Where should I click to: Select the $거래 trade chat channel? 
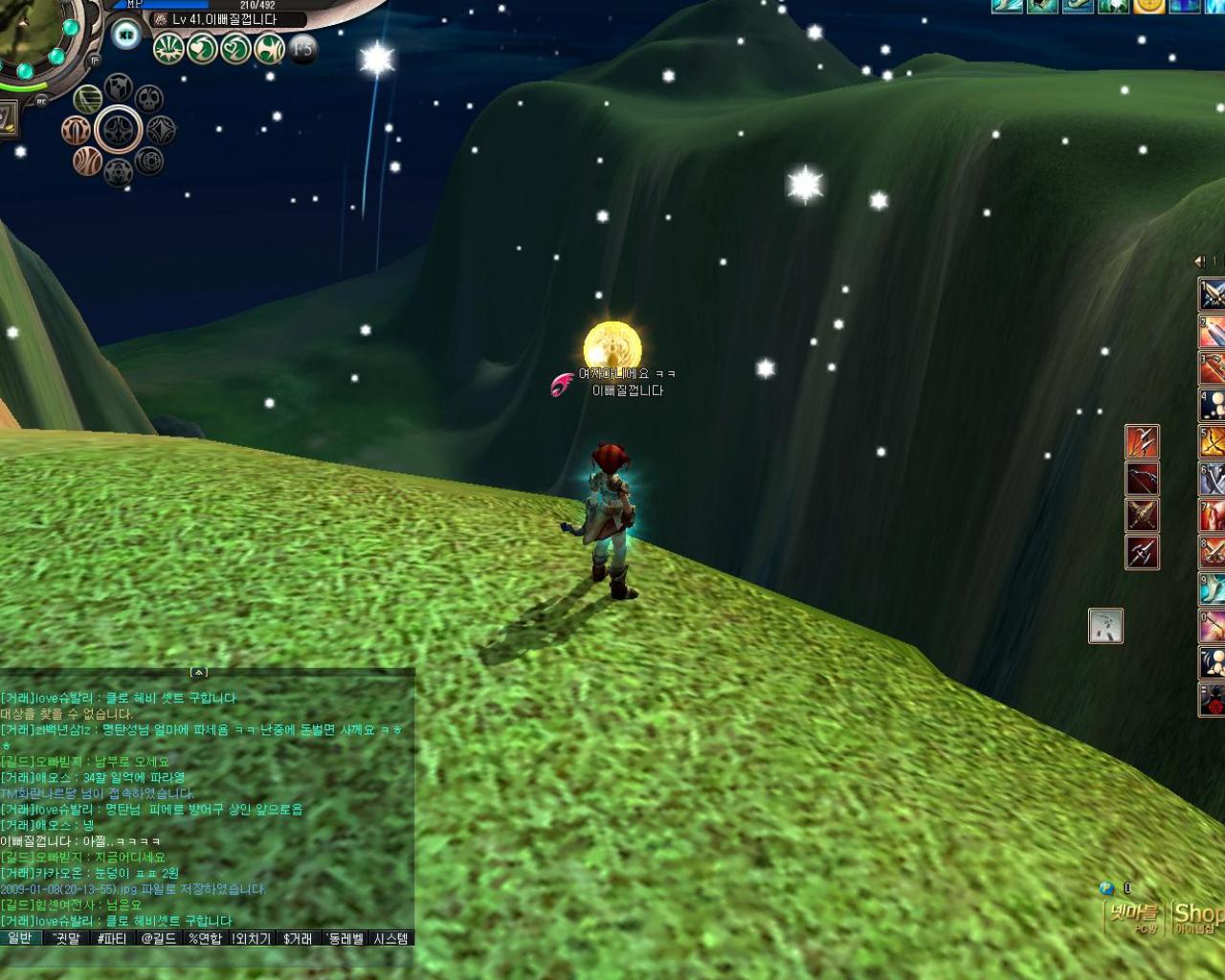298,940
